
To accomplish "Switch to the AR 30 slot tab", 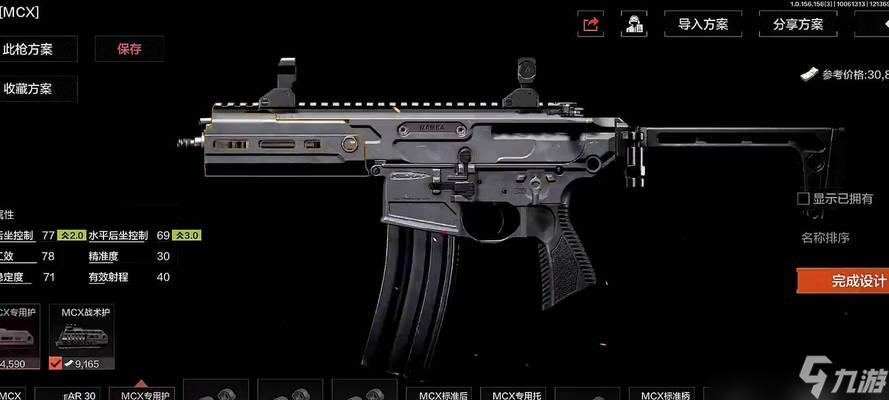I will pyautogui.click(x=79, y=394).
